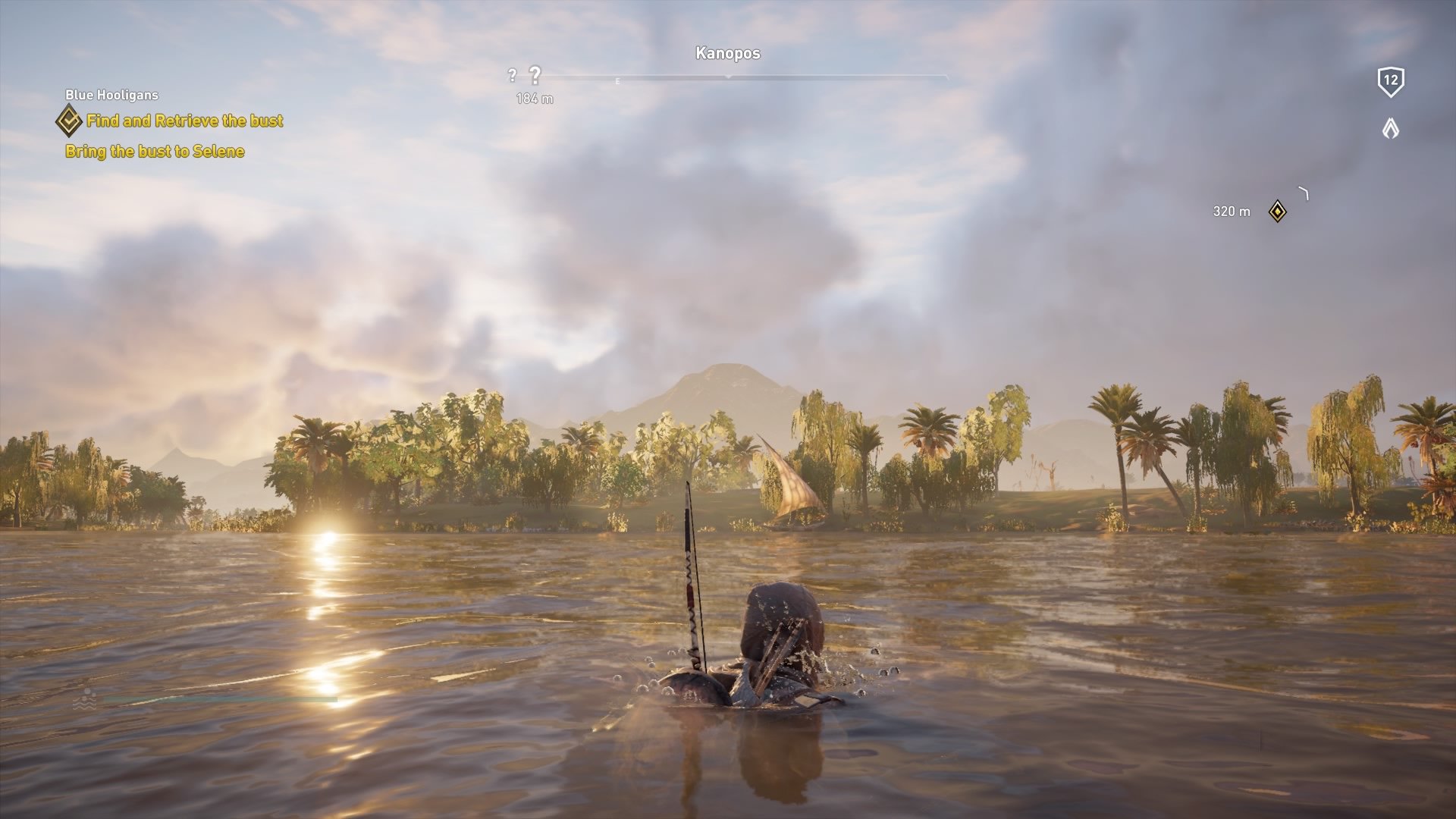Screen dimensions: 1456x819
Task: Click the Find and Retrieve the bust objective
Action: (x=185, y=121)
